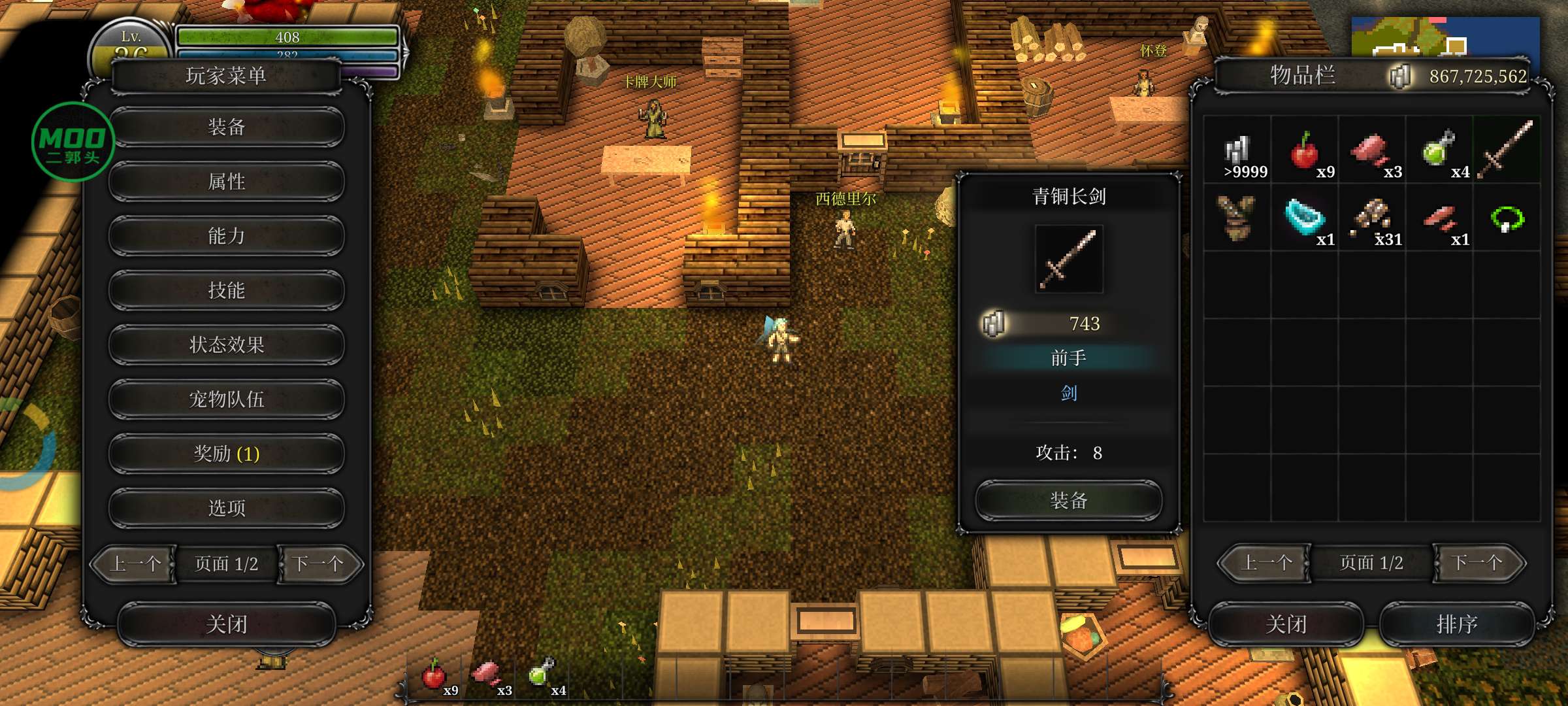The width and height of the screenshot is (1568, 706).
Task: Select the 能力 abilities entry
Action: coord(226,235)
